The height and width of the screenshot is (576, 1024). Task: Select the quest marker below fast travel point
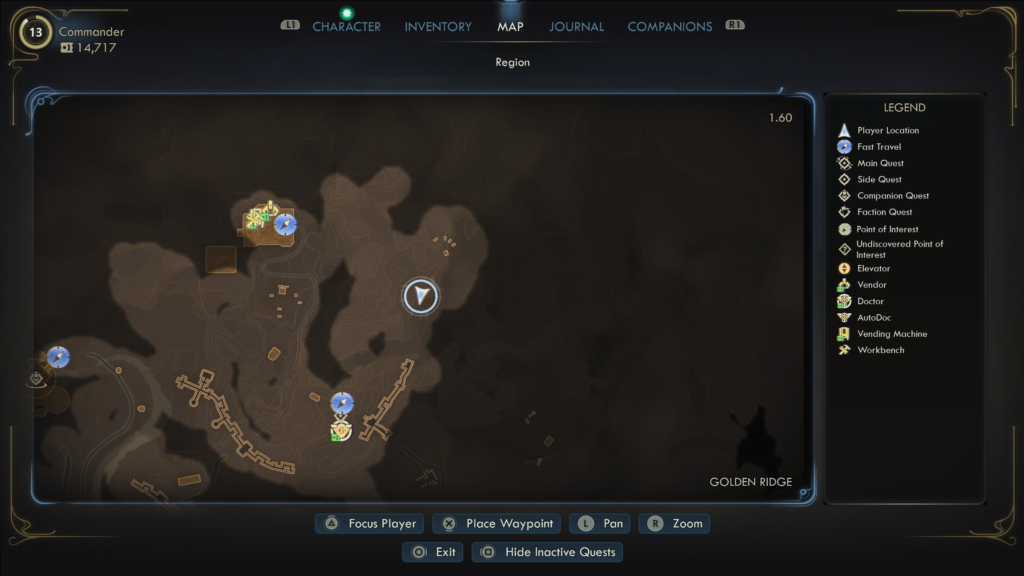pos(341,430)
